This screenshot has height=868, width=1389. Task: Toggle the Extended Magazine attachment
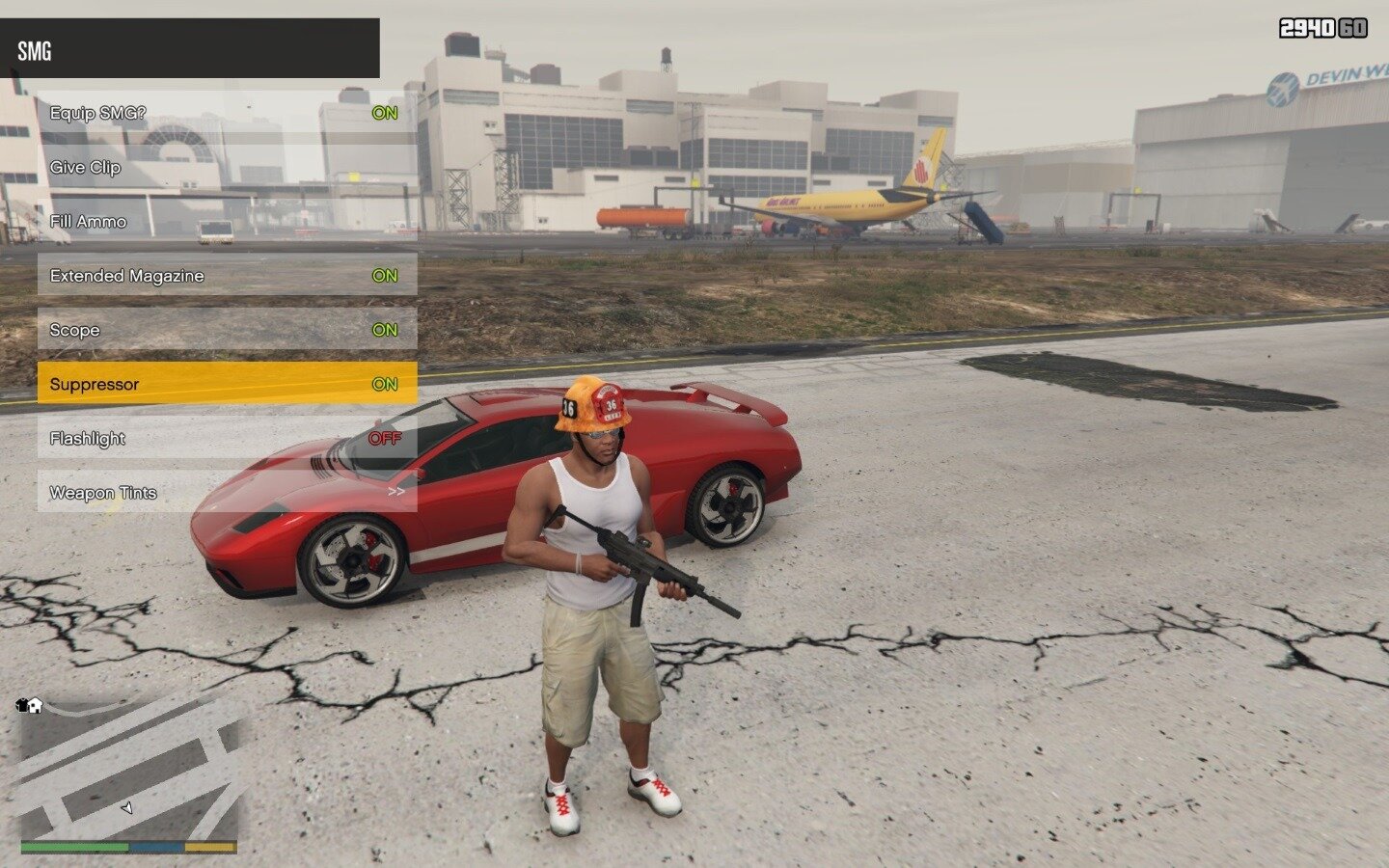227,276
